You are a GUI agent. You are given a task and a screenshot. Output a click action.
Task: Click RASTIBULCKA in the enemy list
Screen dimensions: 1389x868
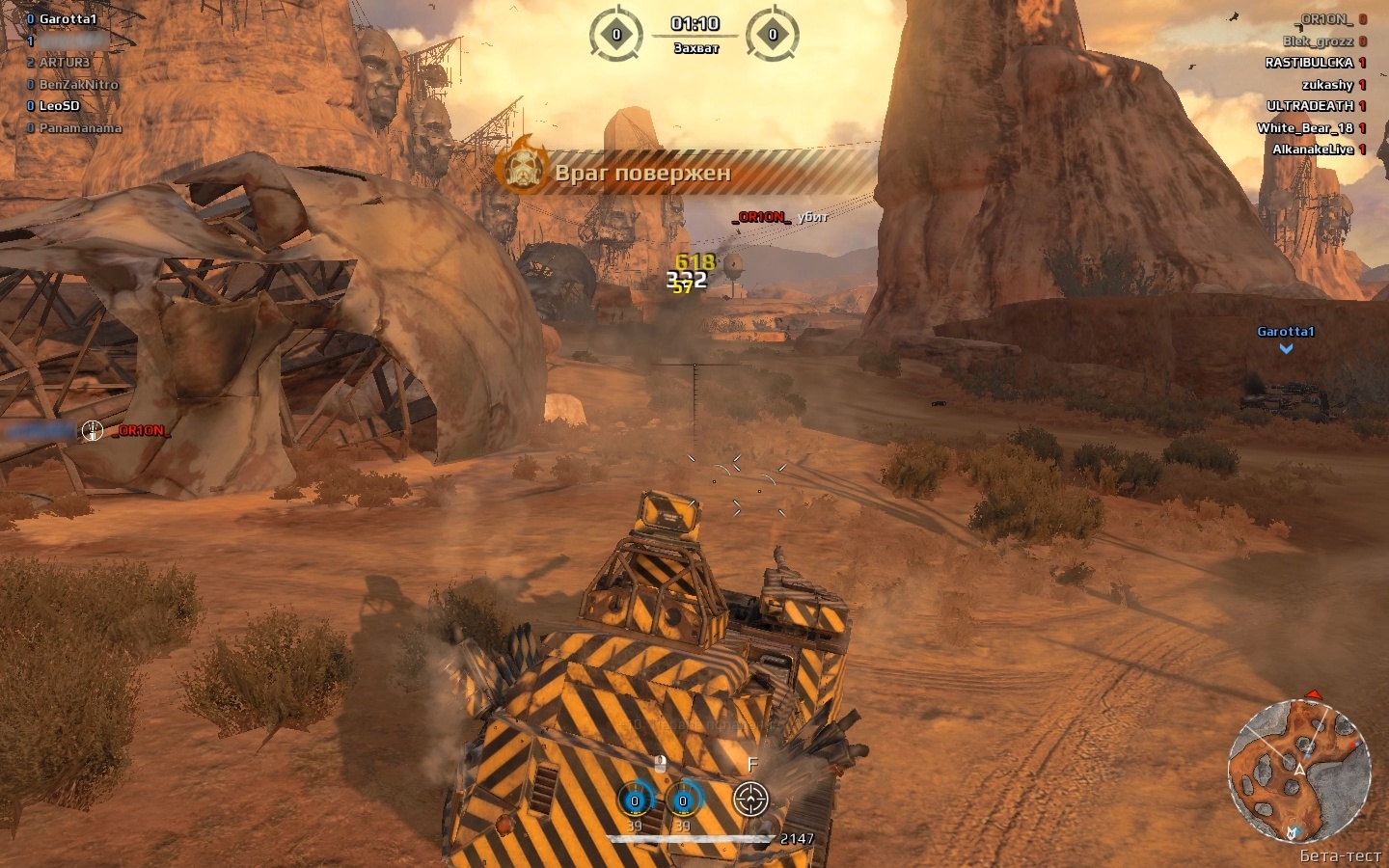point(1309,63)
